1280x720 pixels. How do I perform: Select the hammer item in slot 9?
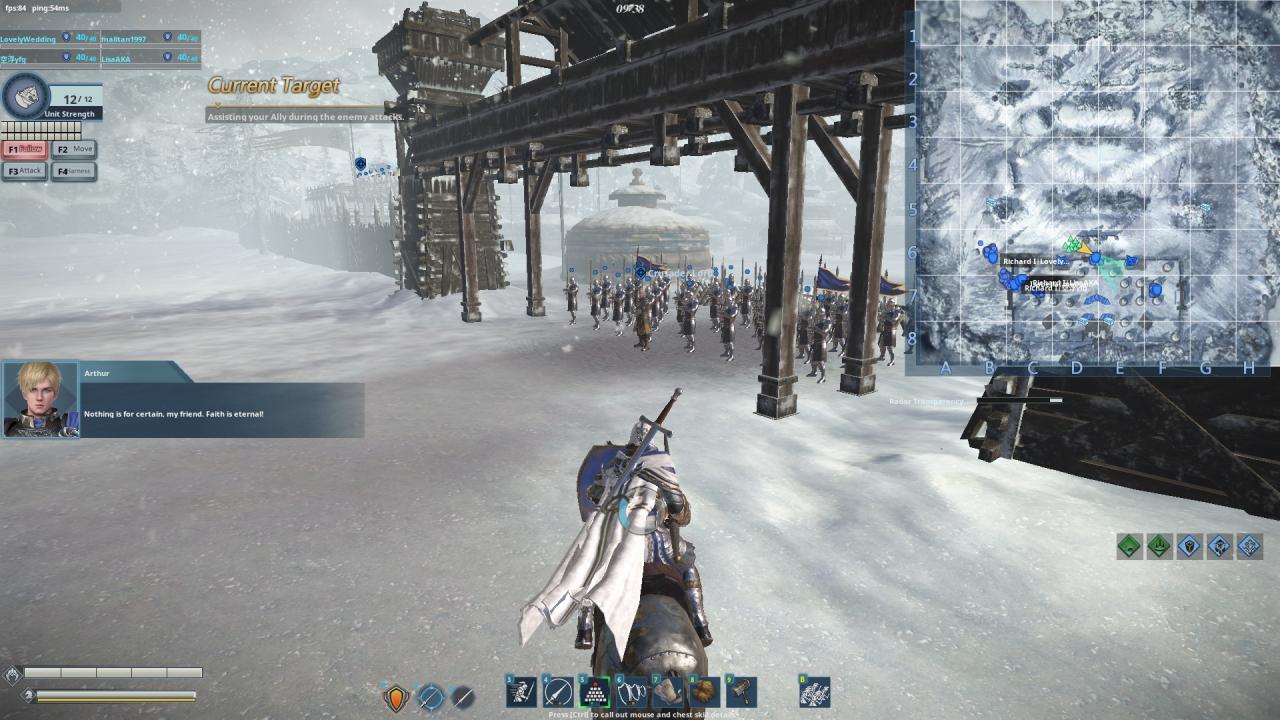741,692
